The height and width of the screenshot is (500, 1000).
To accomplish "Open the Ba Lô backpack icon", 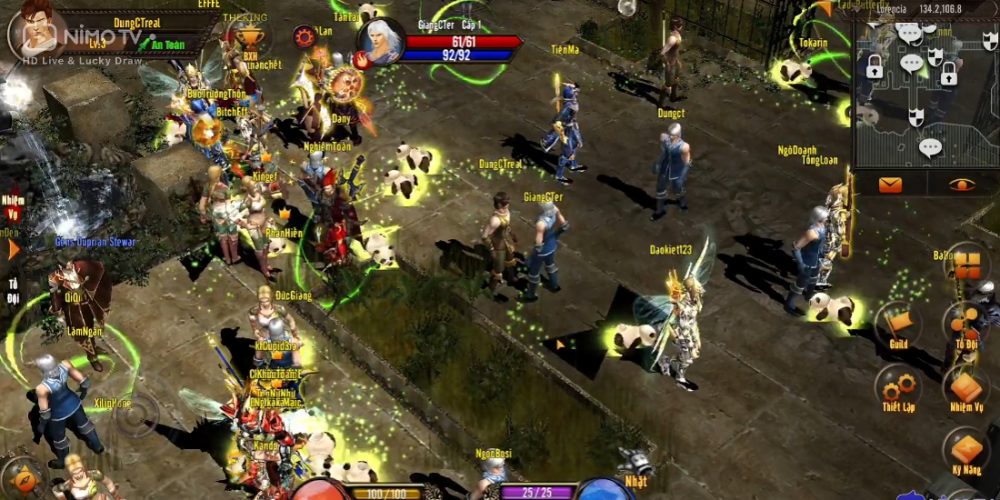I will coord(966,265).
